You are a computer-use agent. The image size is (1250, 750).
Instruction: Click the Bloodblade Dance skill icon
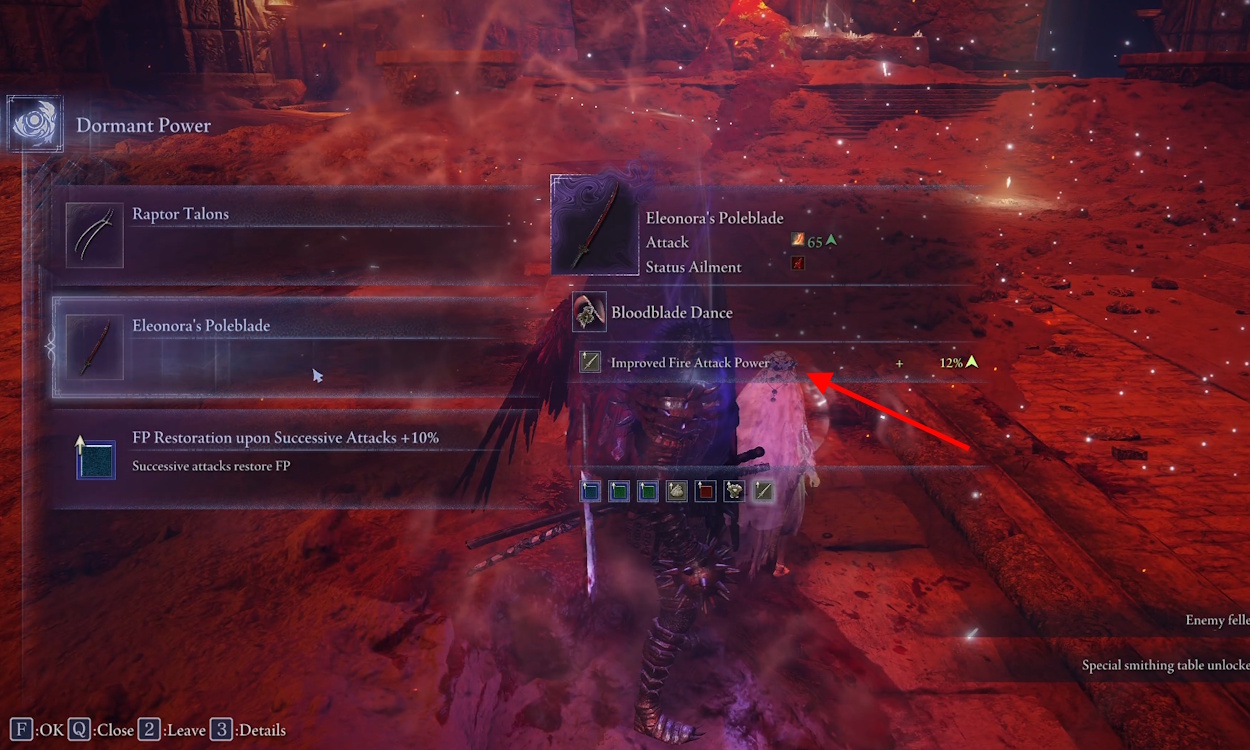point(589,313)
